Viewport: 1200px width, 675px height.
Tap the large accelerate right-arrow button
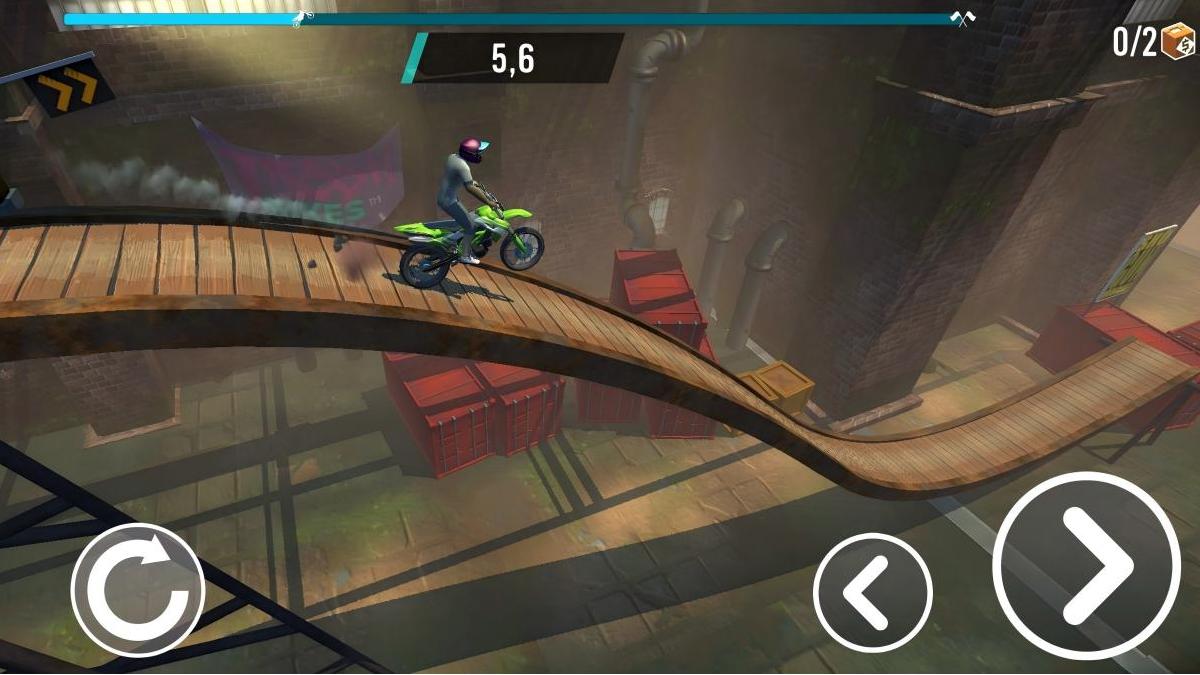[x=1086, y=566]
